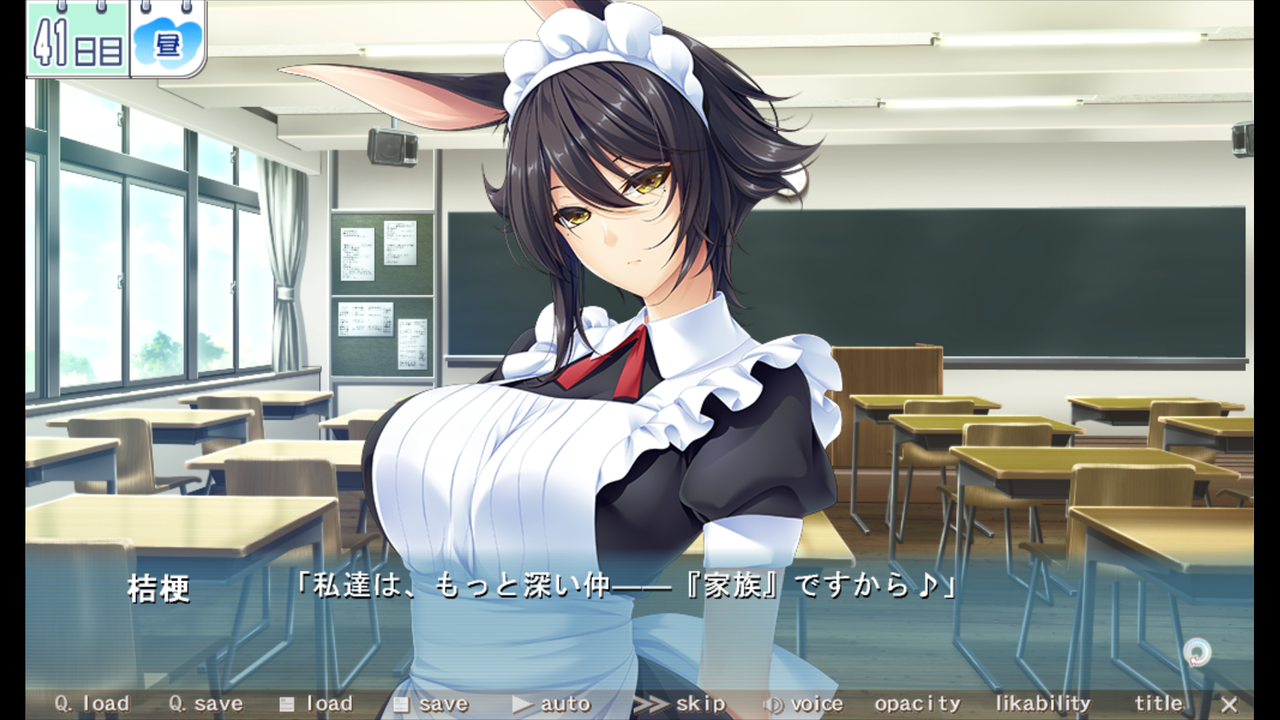
Task: Close the dialogue window with X
Action: [x=1229, y=704]
